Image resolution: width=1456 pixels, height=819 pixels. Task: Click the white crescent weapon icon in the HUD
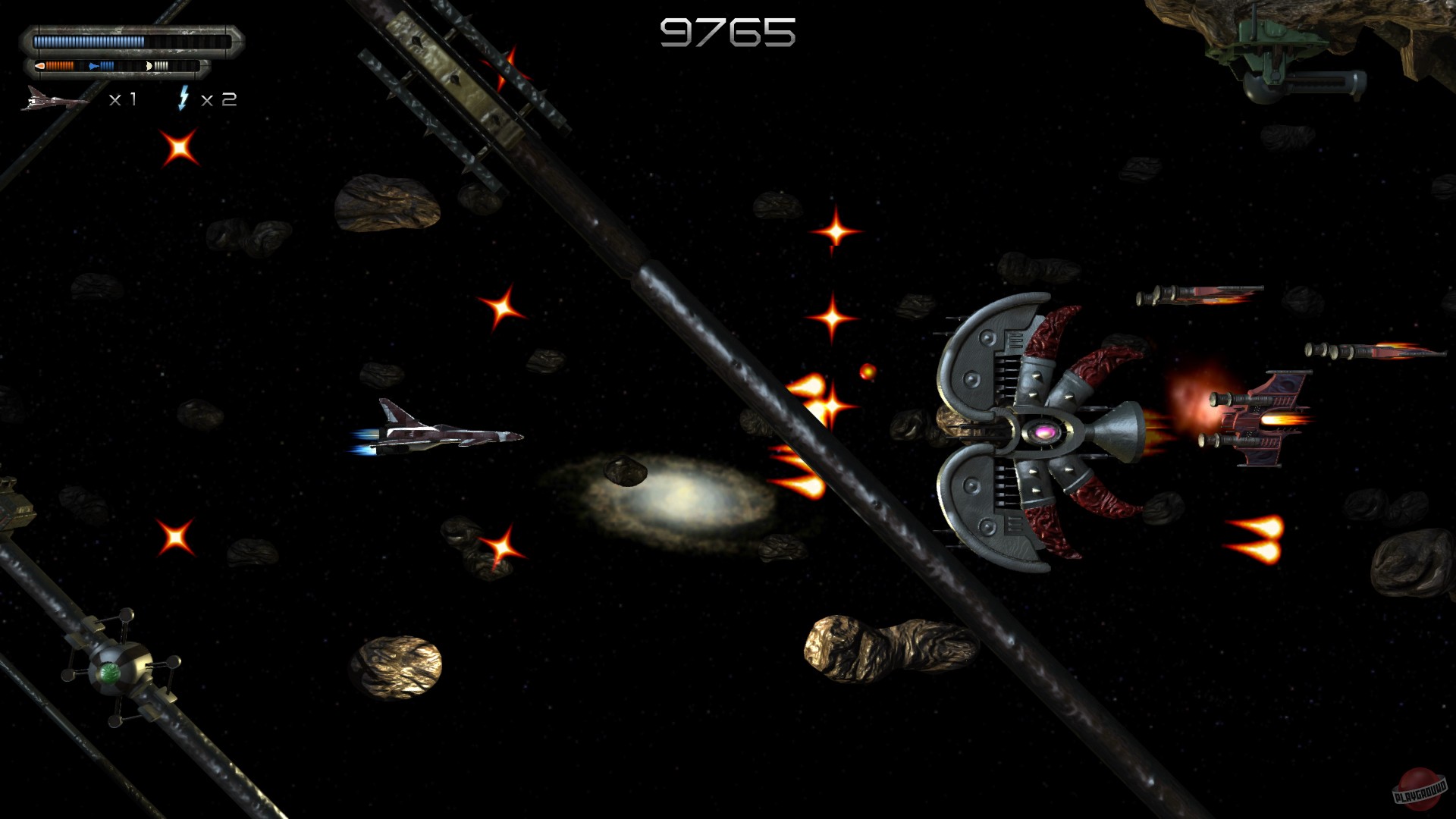[x=149, y=66]
